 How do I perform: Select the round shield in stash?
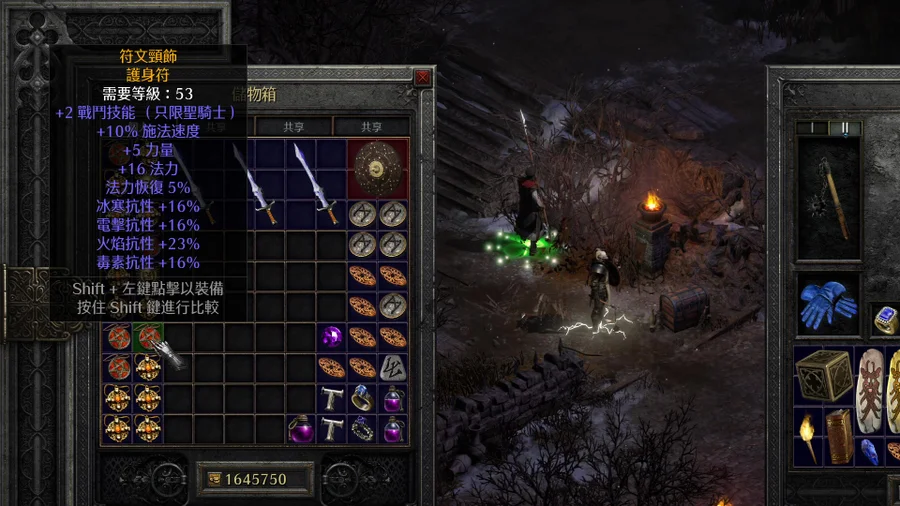point(377,168)
